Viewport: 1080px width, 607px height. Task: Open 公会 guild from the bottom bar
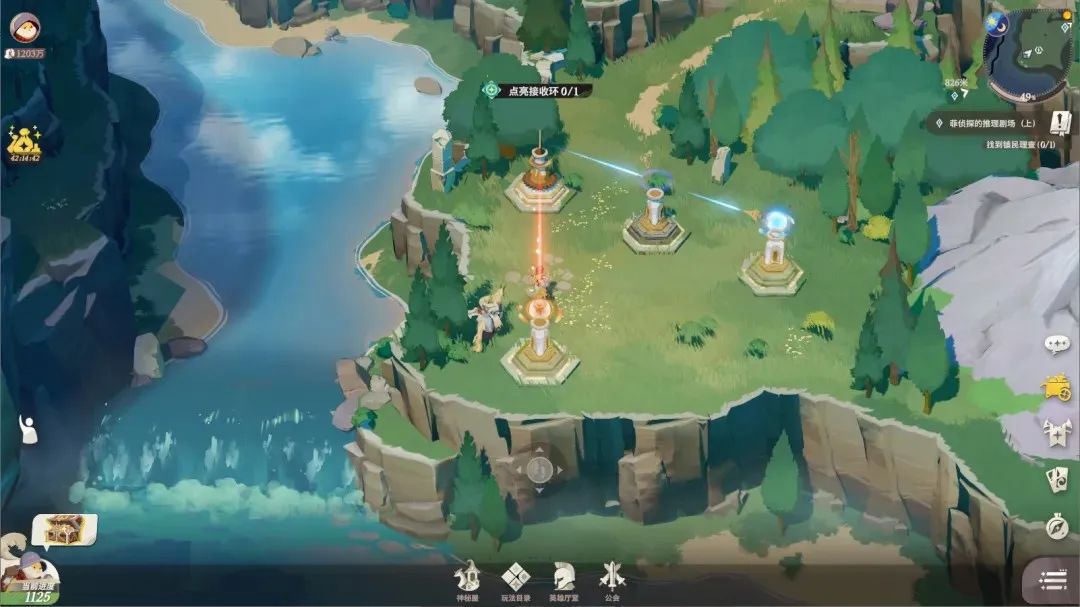click(x=612, y=581)
